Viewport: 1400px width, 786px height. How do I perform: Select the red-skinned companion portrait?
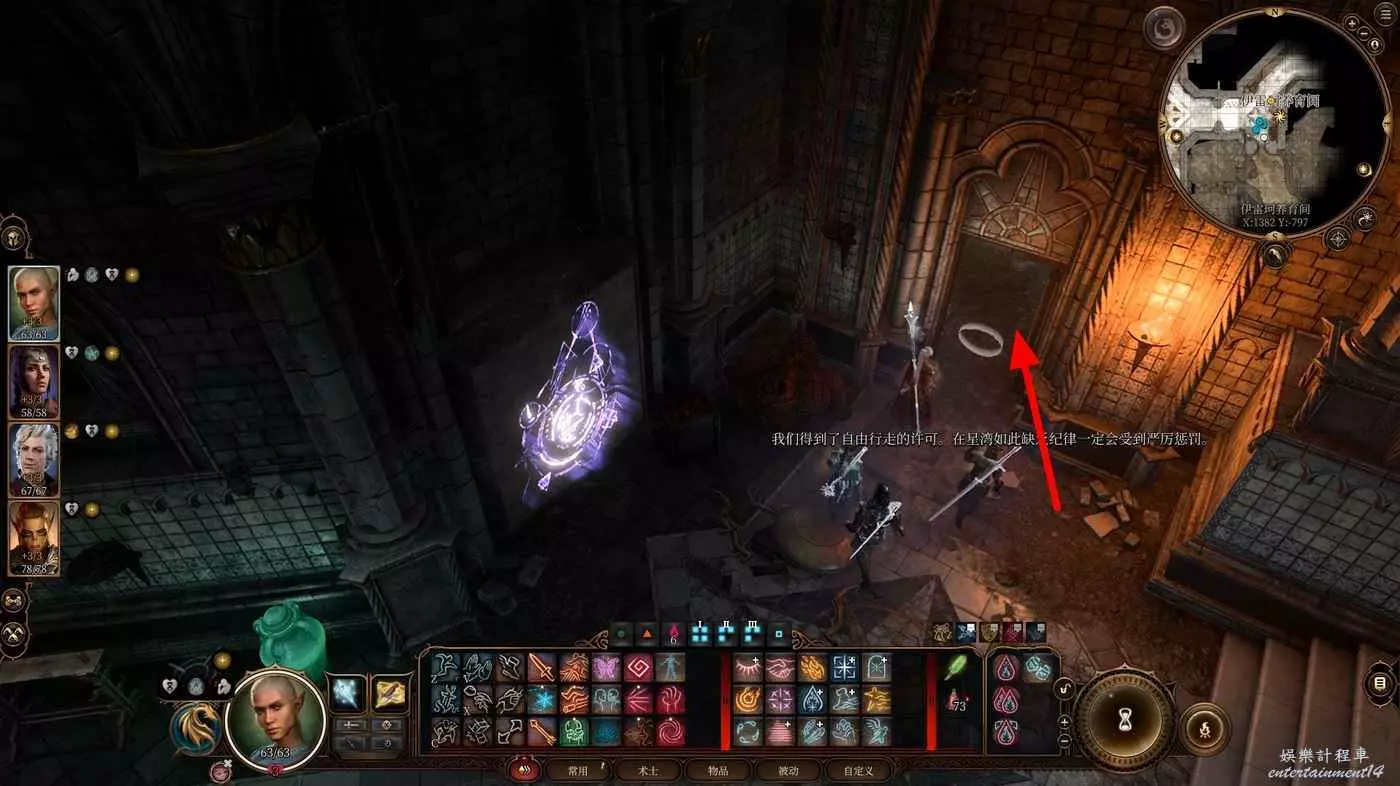tap(34, 538)
